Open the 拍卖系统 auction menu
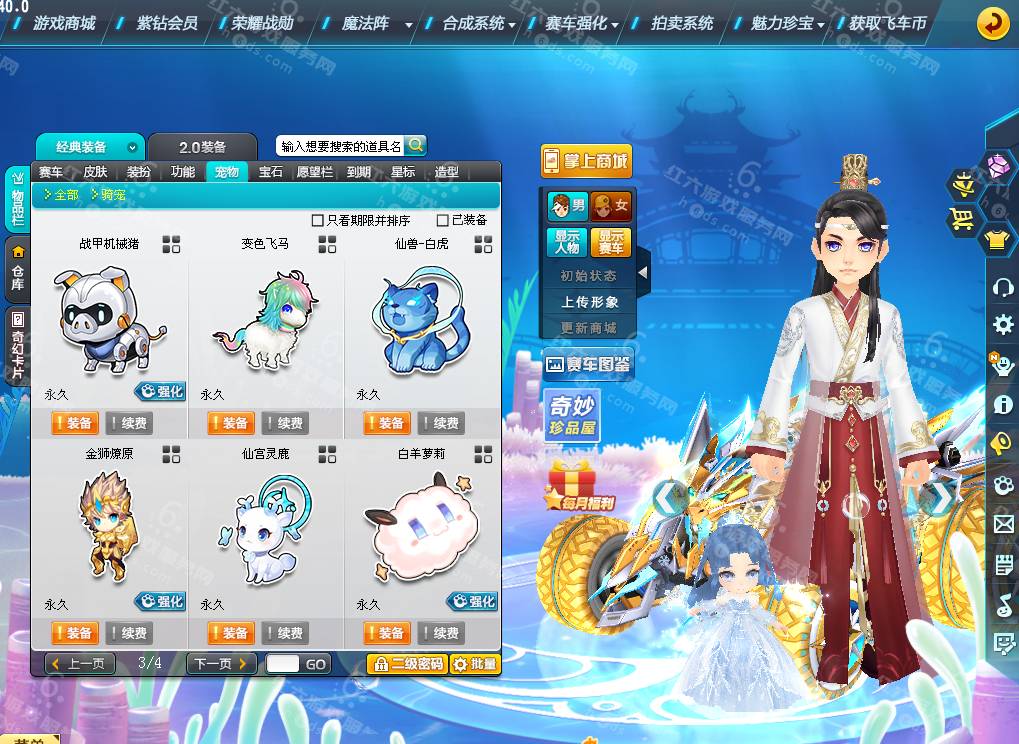1019x744 pixels. [682, 22]
